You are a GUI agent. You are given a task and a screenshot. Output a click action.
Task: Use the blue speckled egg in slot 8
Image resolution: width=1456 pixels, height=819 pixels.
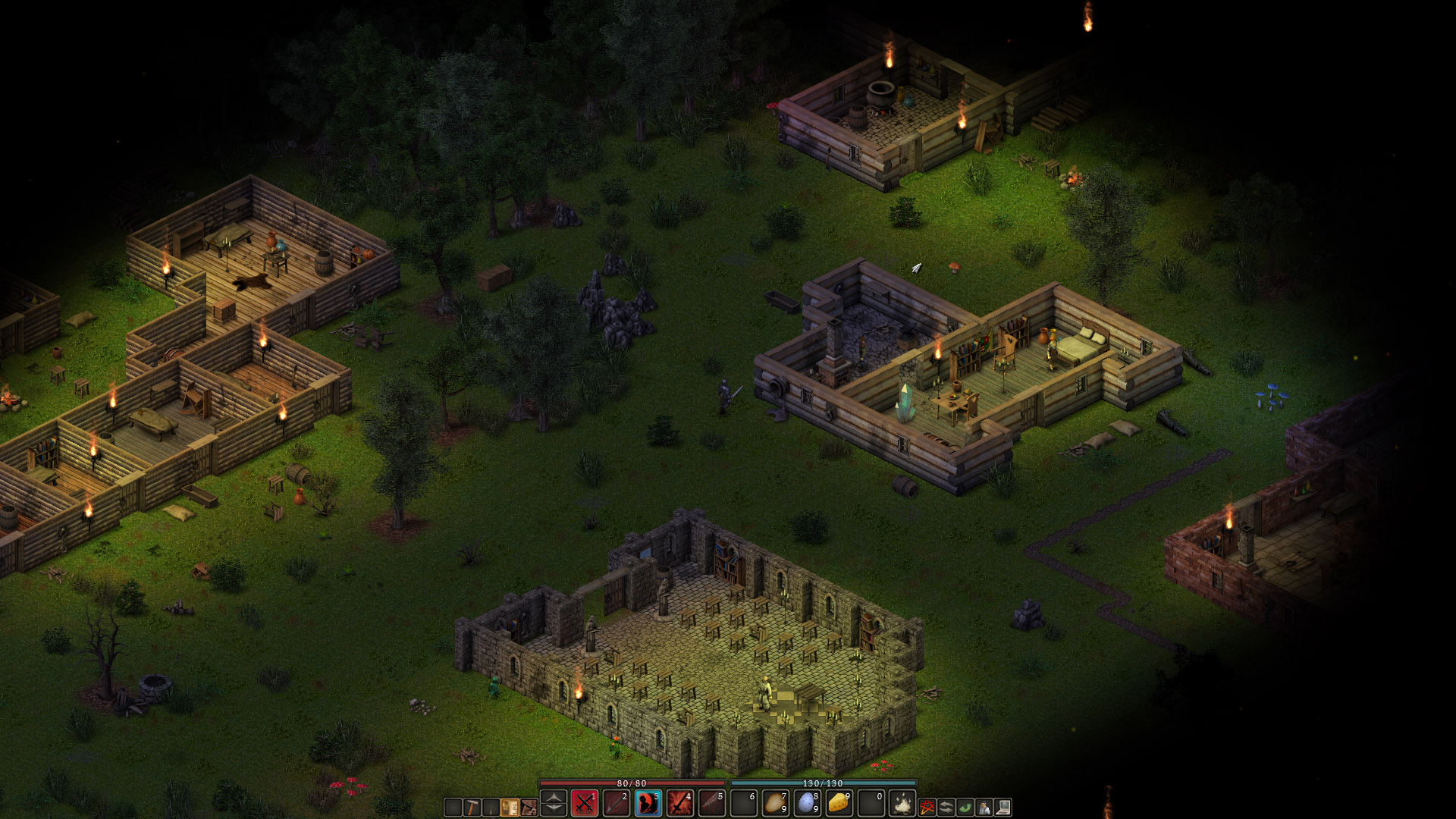tap(807, 803)
